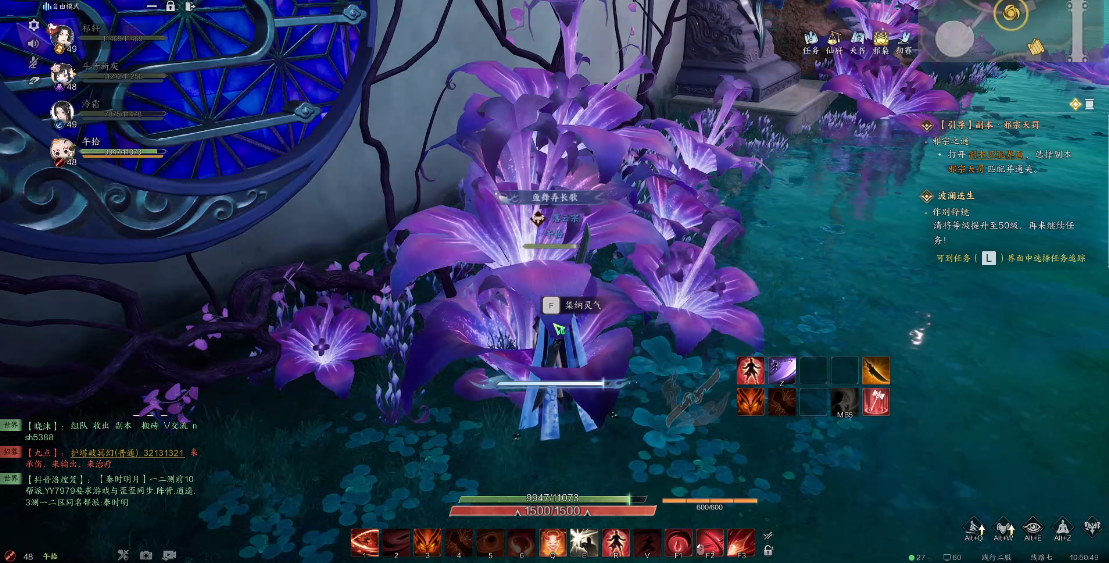Select party member 午拾's portrait
This screenshot has width=1109, height=563.
(x=62, y=149)
